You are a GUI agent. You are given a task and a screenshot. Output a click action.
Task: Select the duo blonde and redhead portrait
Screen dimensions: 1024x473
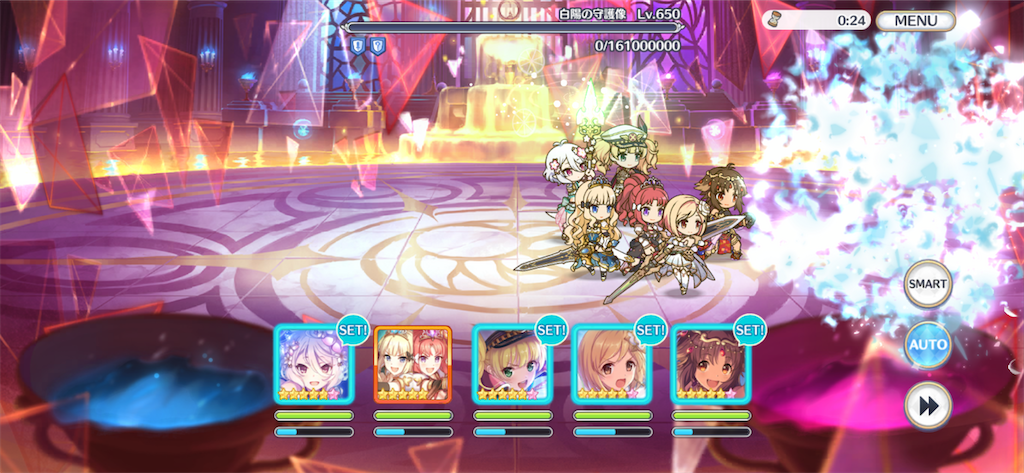(x=412, y=364)
